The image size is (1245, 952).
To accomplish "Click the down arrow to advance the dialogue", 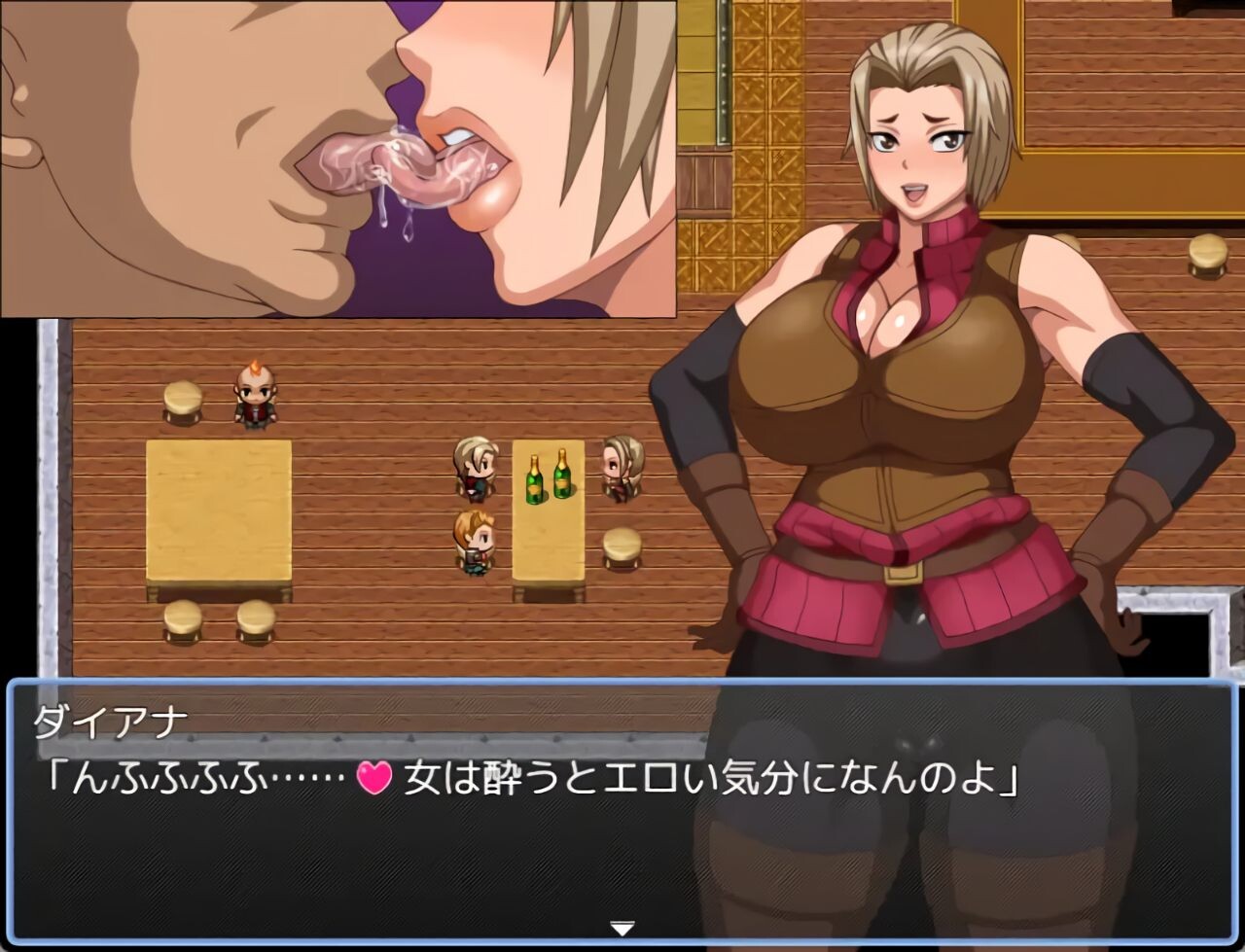I will point(622,929).
